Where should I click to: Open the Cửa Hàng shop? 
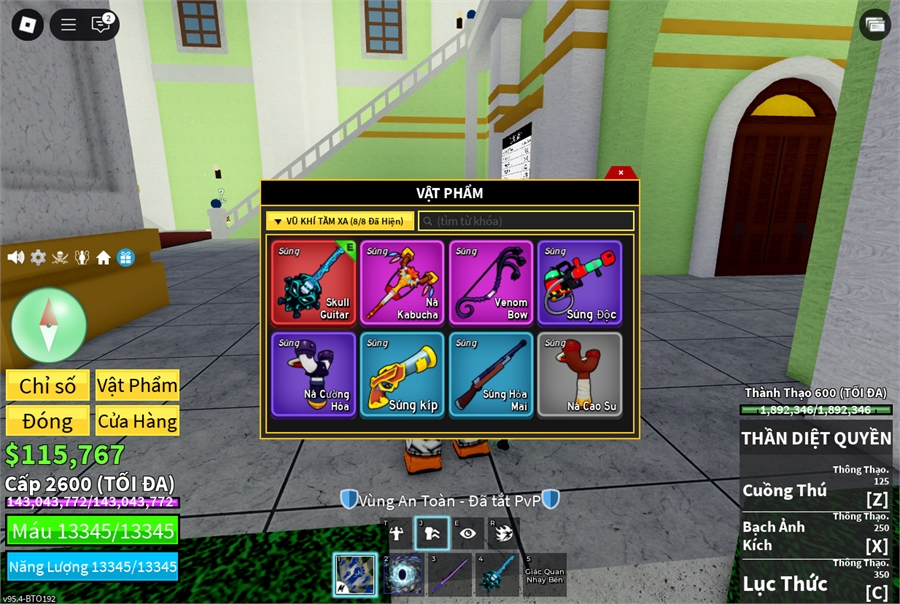[x=137, y=421]
